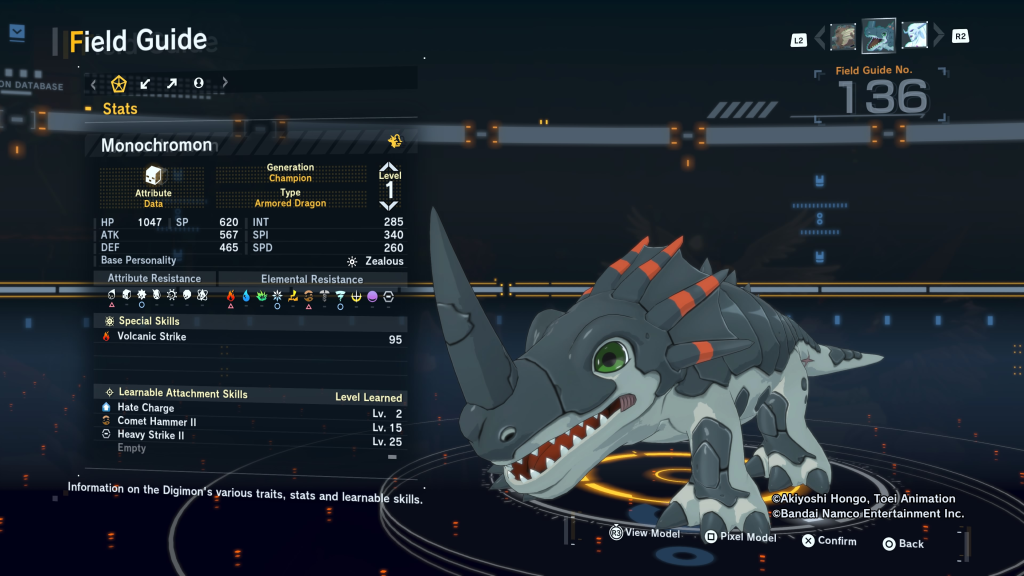The image size is (1024, 576).
Task: Increase level with the up arrow
Action: (389, 166)
